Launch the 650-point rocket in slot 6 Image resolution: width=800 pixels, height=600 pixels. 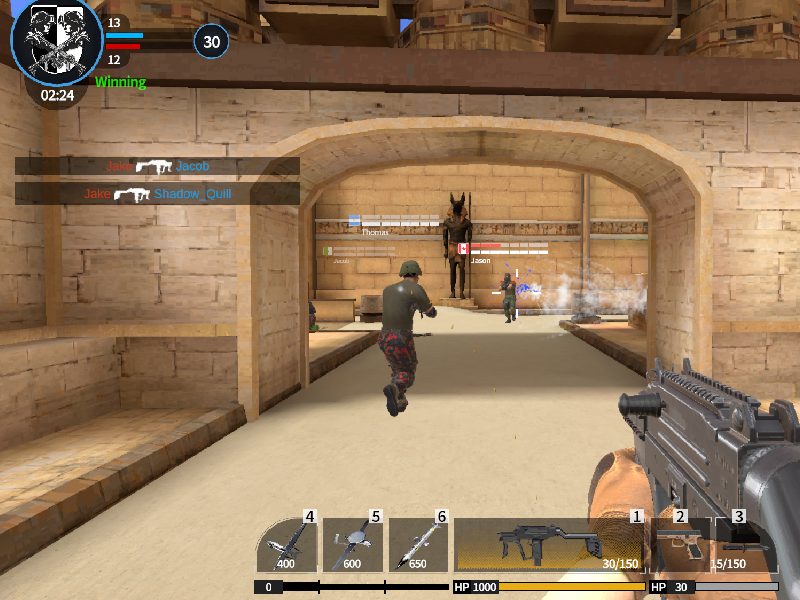[x=417, y=545]
